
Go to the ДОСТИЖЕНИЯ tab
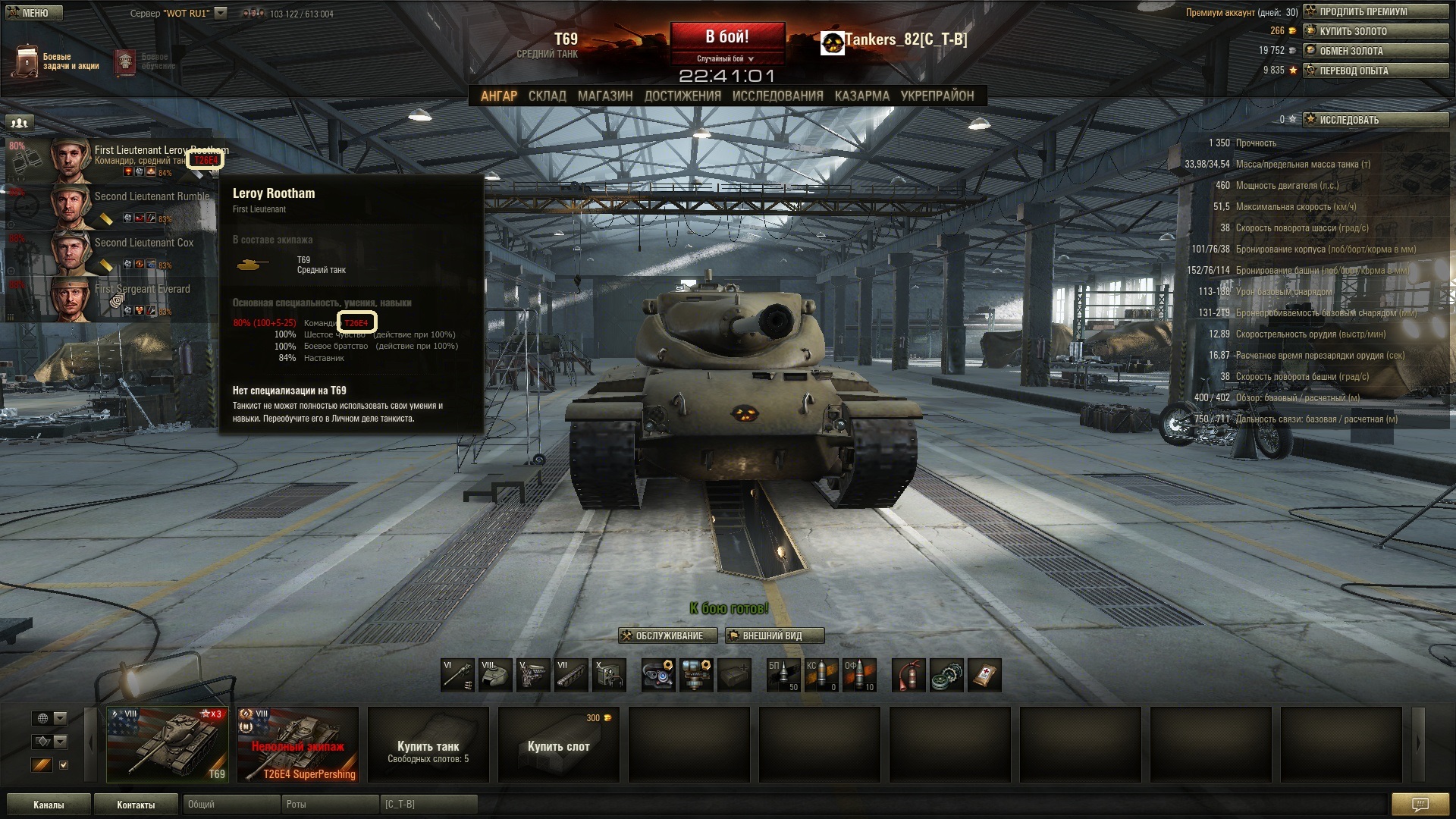(x=682, y=96)
